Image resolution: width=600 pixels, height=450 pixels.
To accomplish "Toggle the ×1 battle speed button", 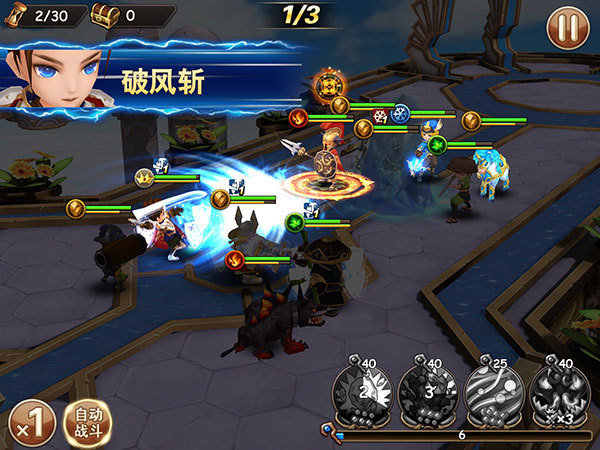I will (x=30, y=421).
